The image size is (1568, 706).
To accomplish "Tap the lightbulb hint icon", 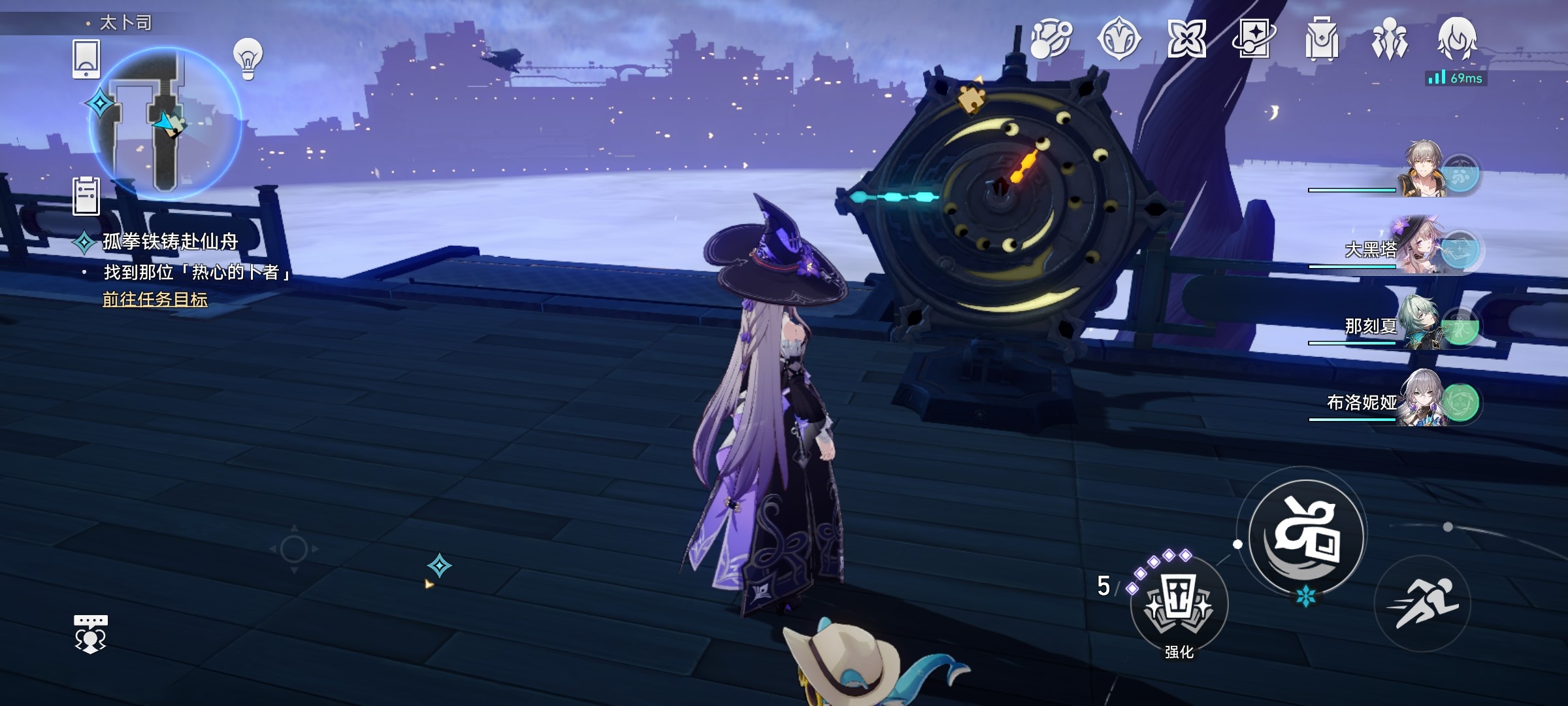I will (x=248, y=59).
